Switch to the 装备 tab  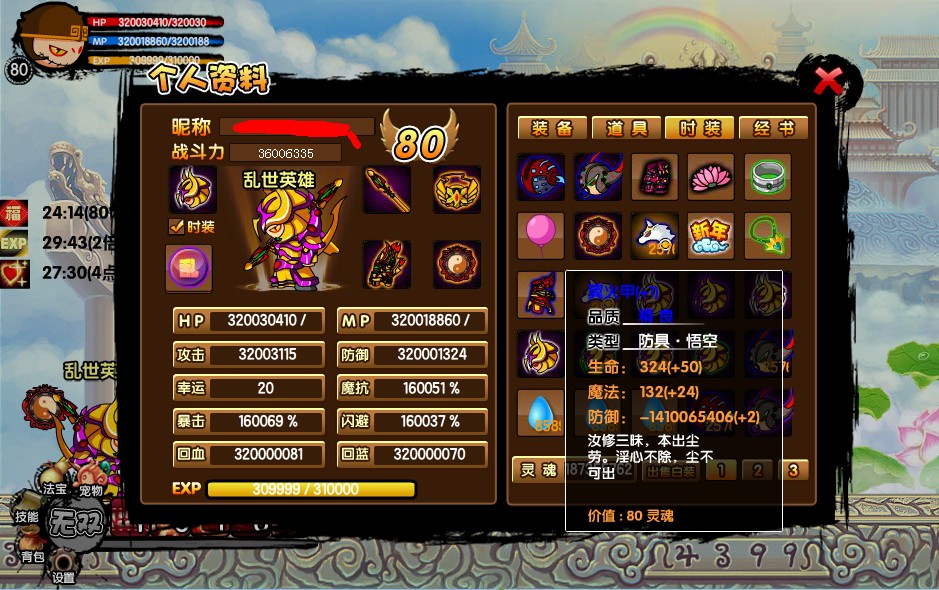(x=552, y=128)
